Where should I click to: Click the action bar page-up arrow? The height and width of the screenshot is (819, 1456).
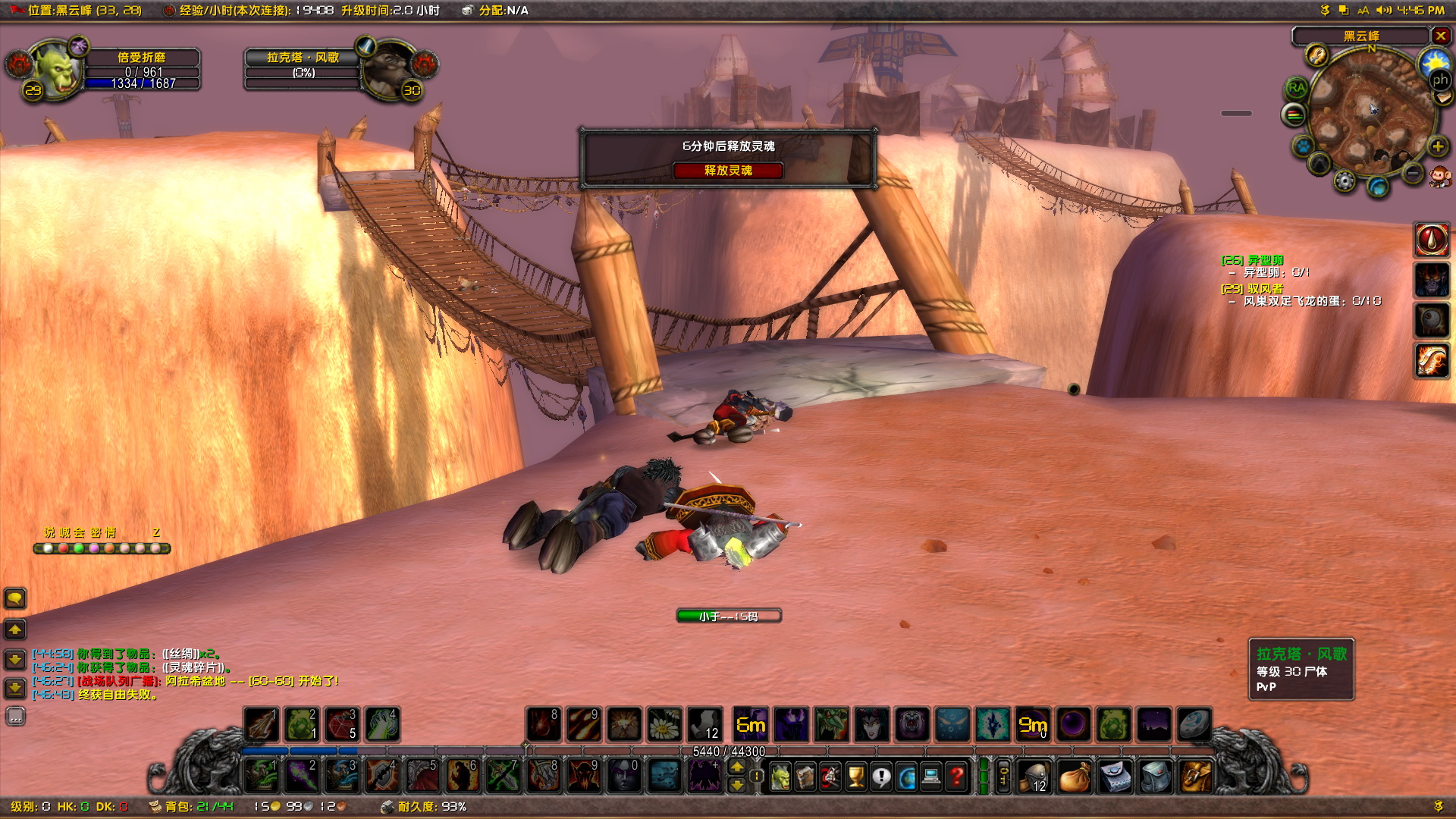tap(736, 767)
